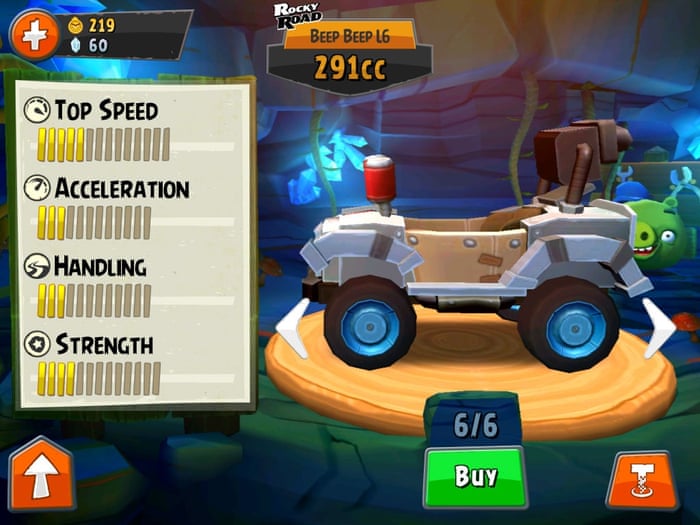The image size is (700, 525).
Task: Show the next kart with the right arrow
Action: (657, 327)
